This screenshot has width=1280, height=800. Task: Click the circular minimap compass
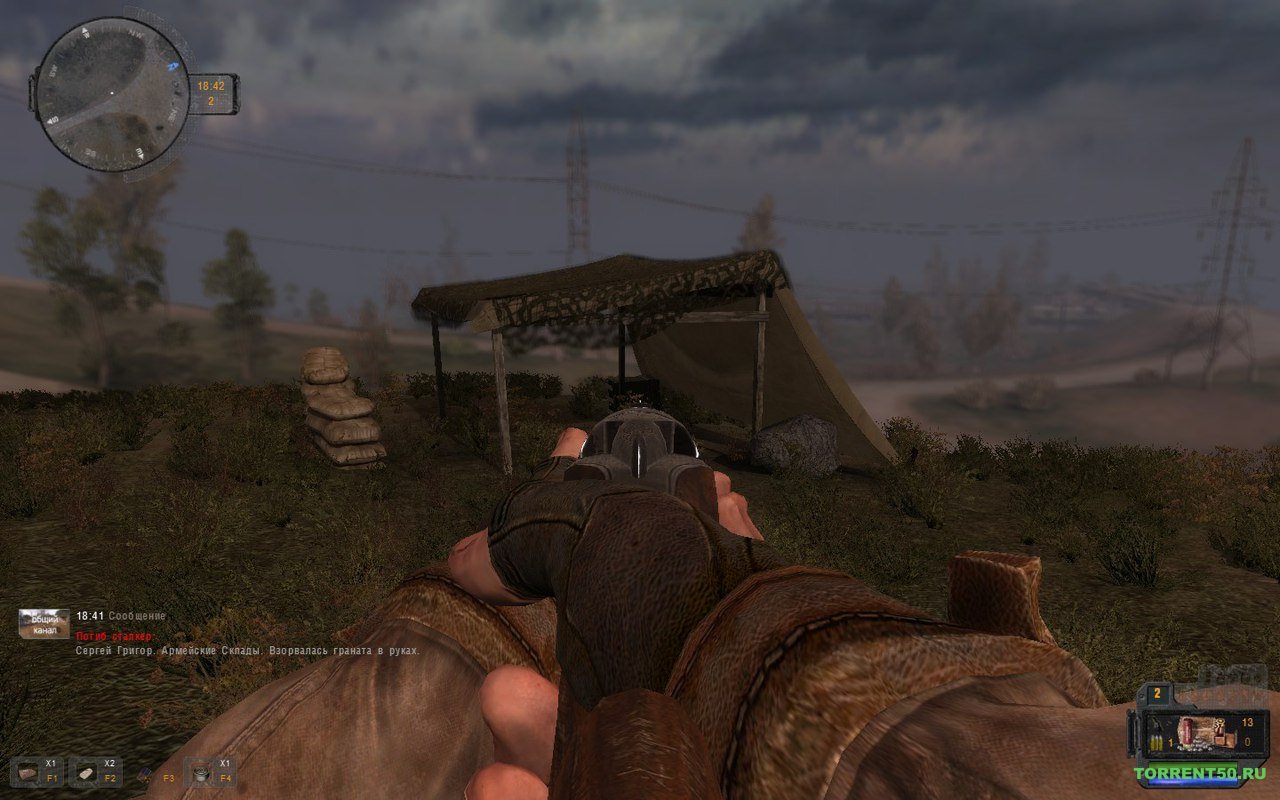(111, 94)
